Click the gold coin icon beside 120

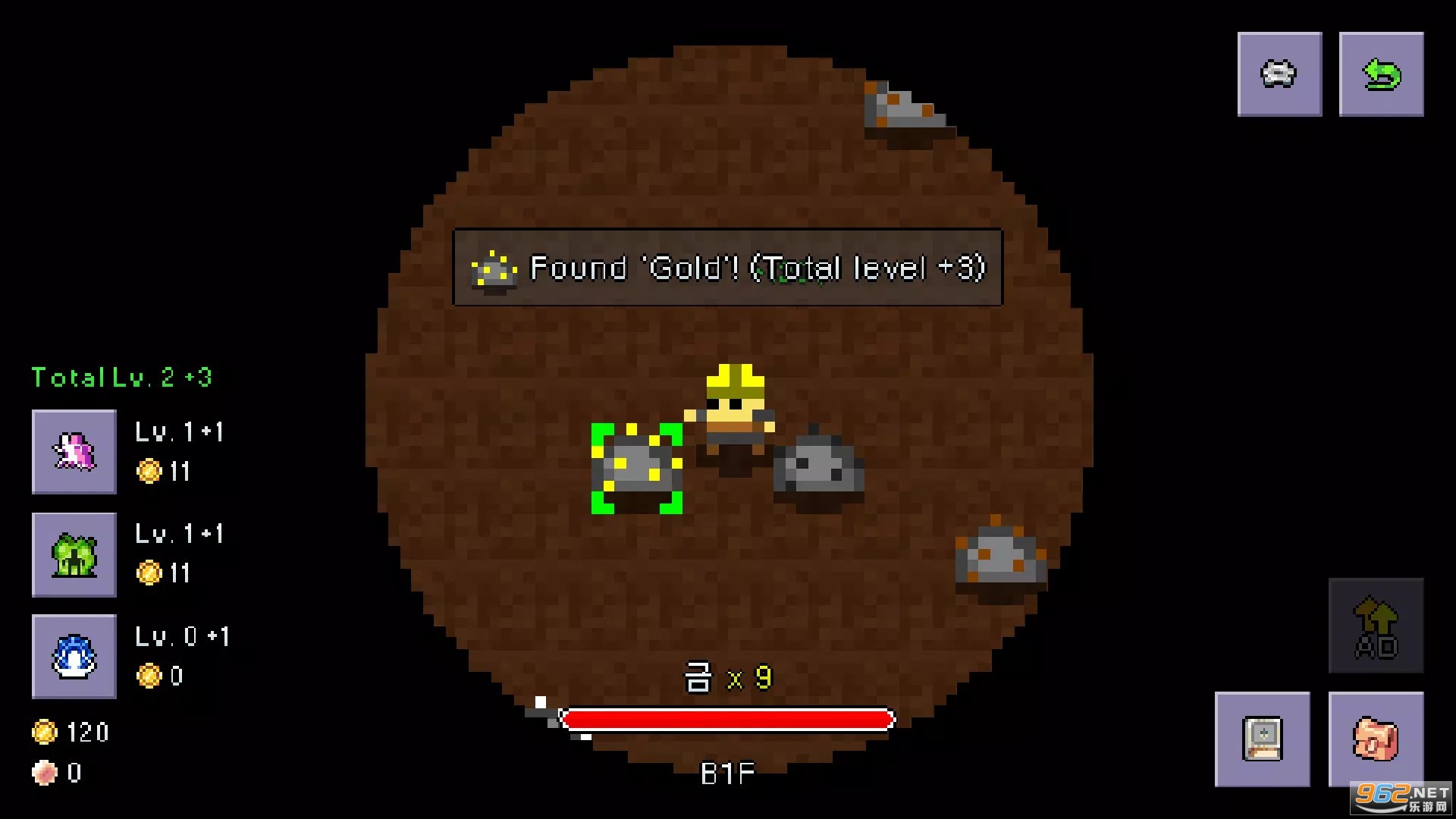tap(46, 730)
